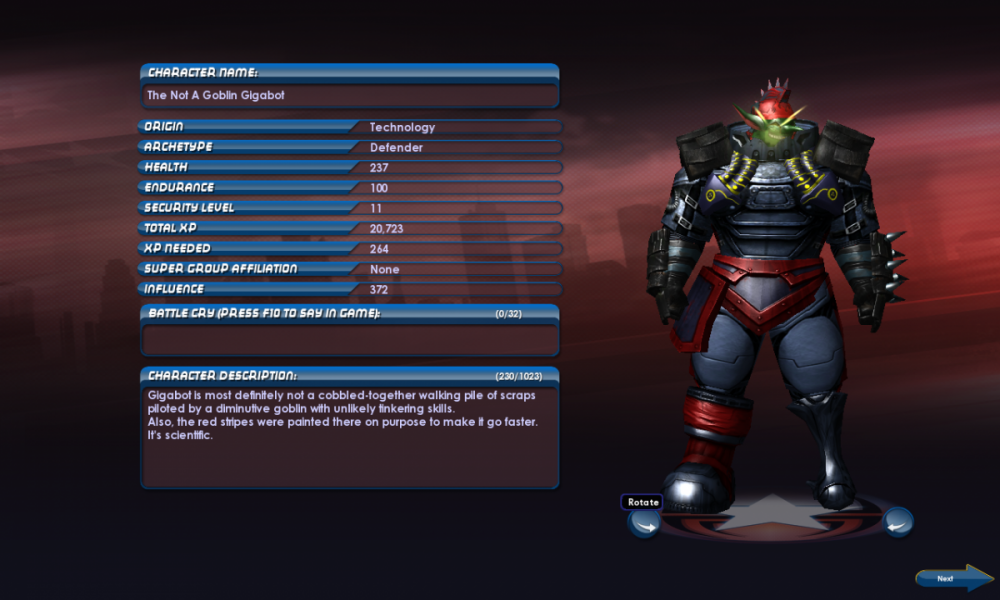Screen dimensions: 1000x600
Task: Edit the Character Name field
Action: 349,96
